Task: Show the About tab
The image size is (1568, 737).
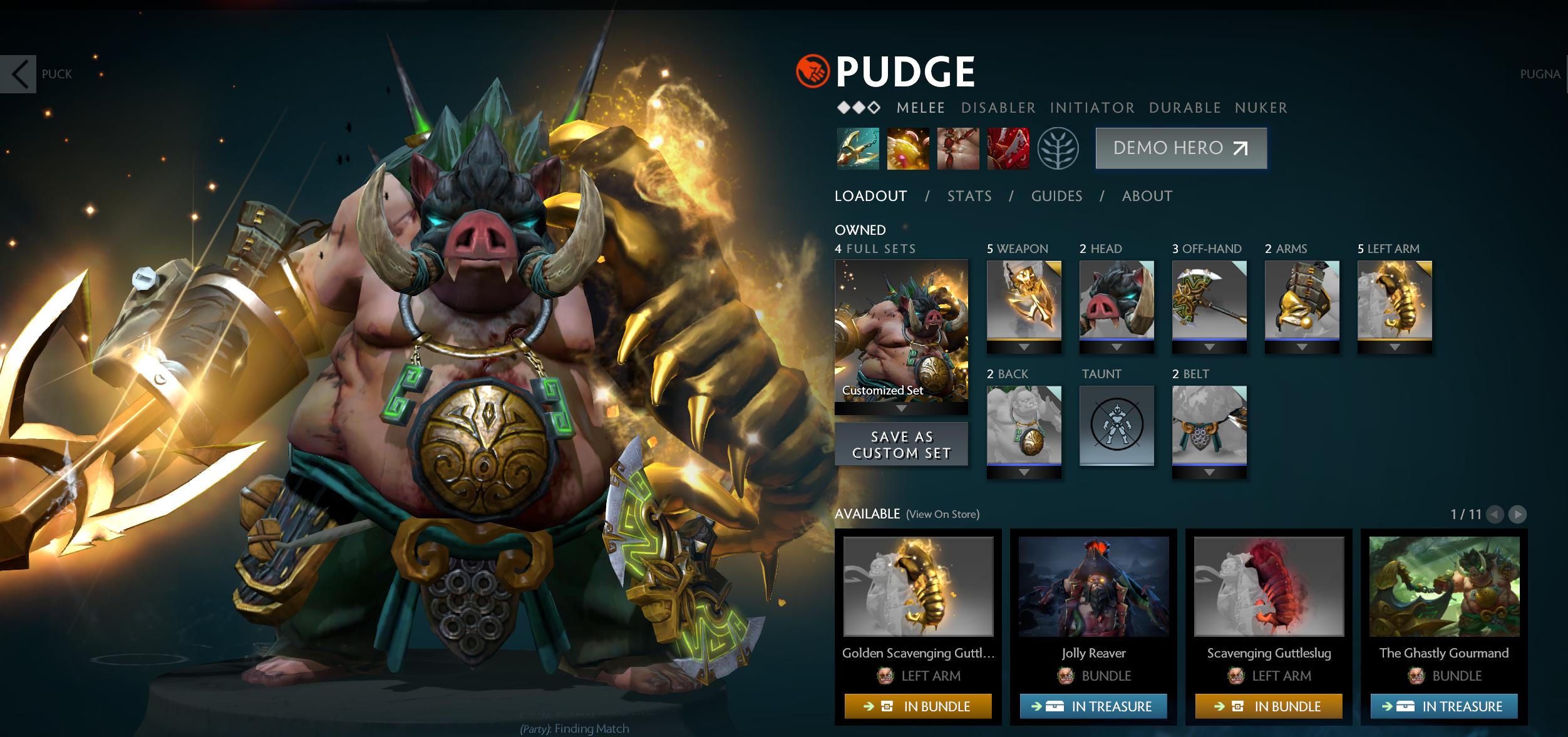Action: point(1147,196)
